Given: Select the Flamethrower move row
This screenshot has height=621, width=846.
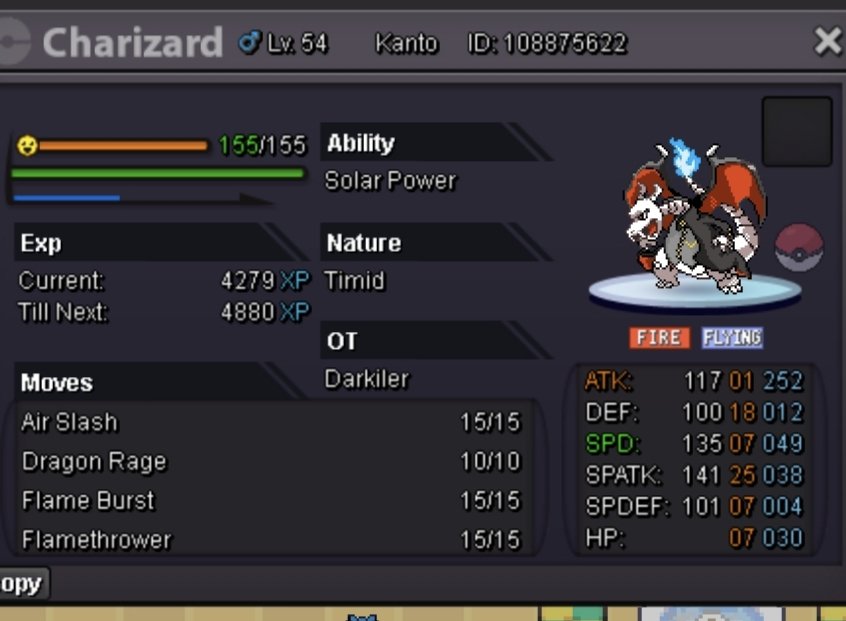Looking at the screenshot, I should tap(270, 540).
